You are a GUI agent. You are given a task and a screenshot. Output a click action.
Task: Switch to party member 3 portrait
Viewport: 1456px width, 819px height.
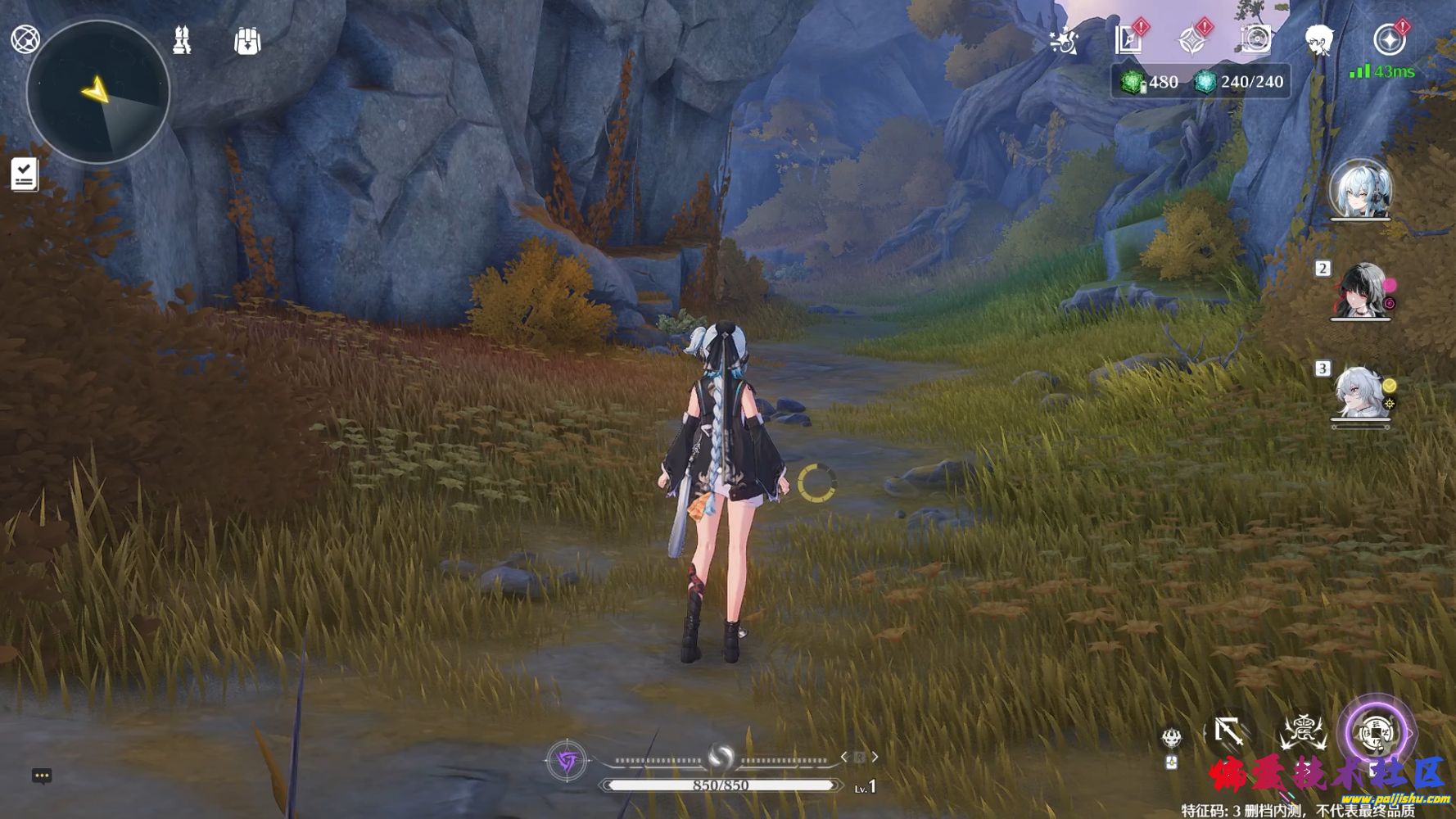pyautogui.click(x=1360, y=393)
